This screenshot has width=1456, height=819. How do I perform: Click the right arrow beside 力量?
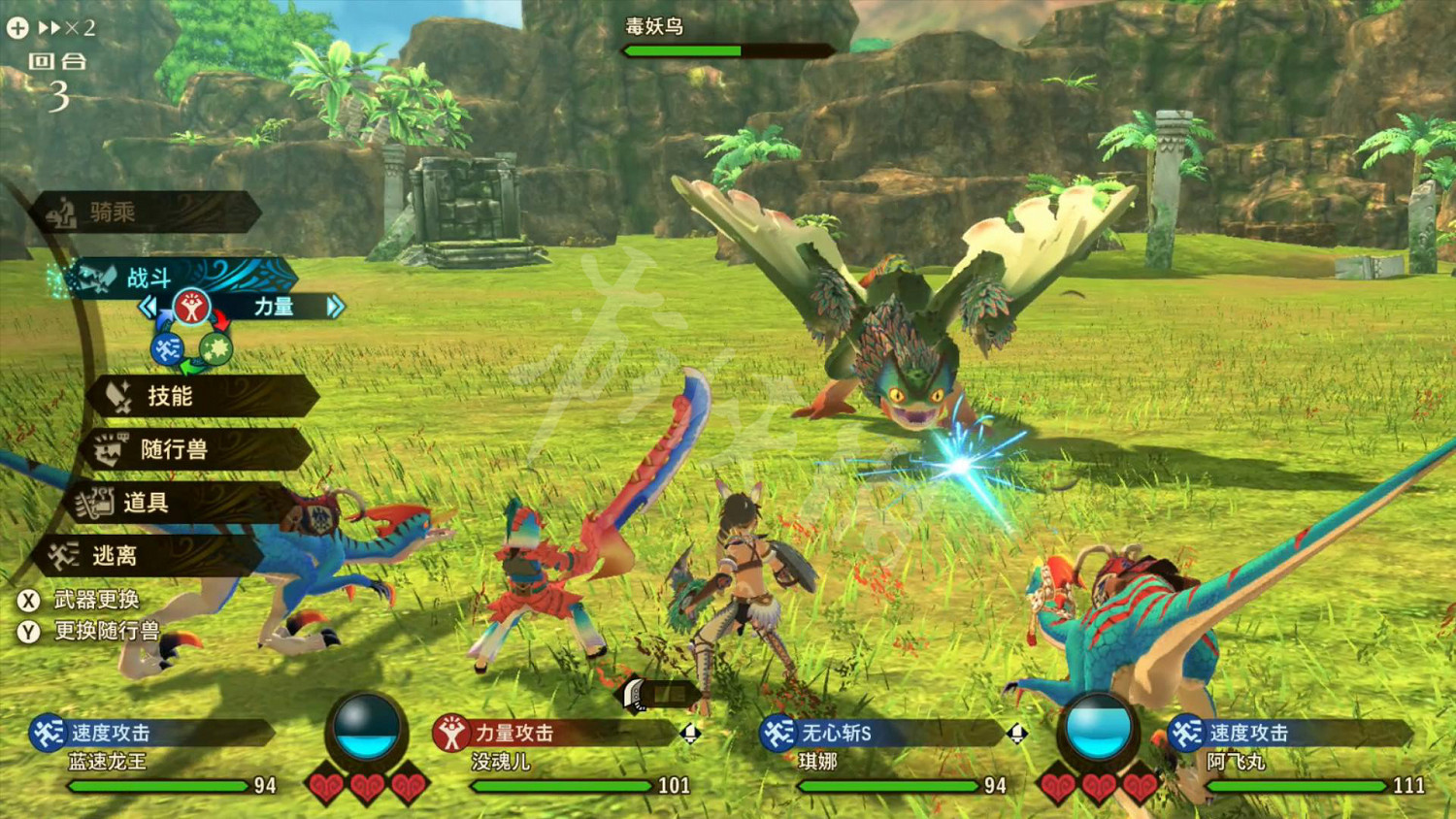tap(335, 306)
